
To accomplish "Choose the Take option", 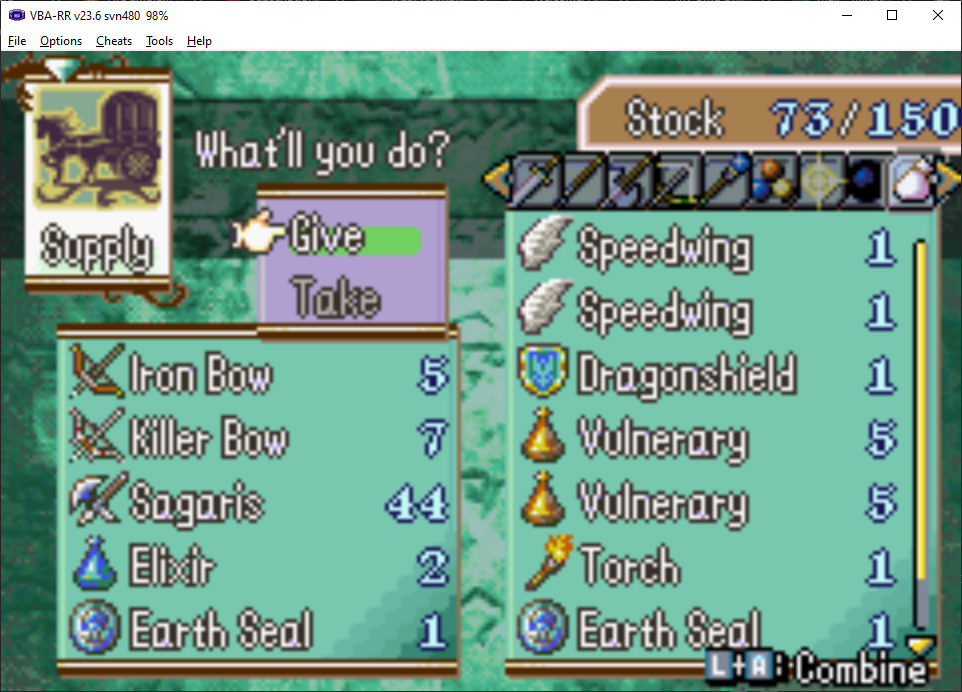I will coord(335,298).
